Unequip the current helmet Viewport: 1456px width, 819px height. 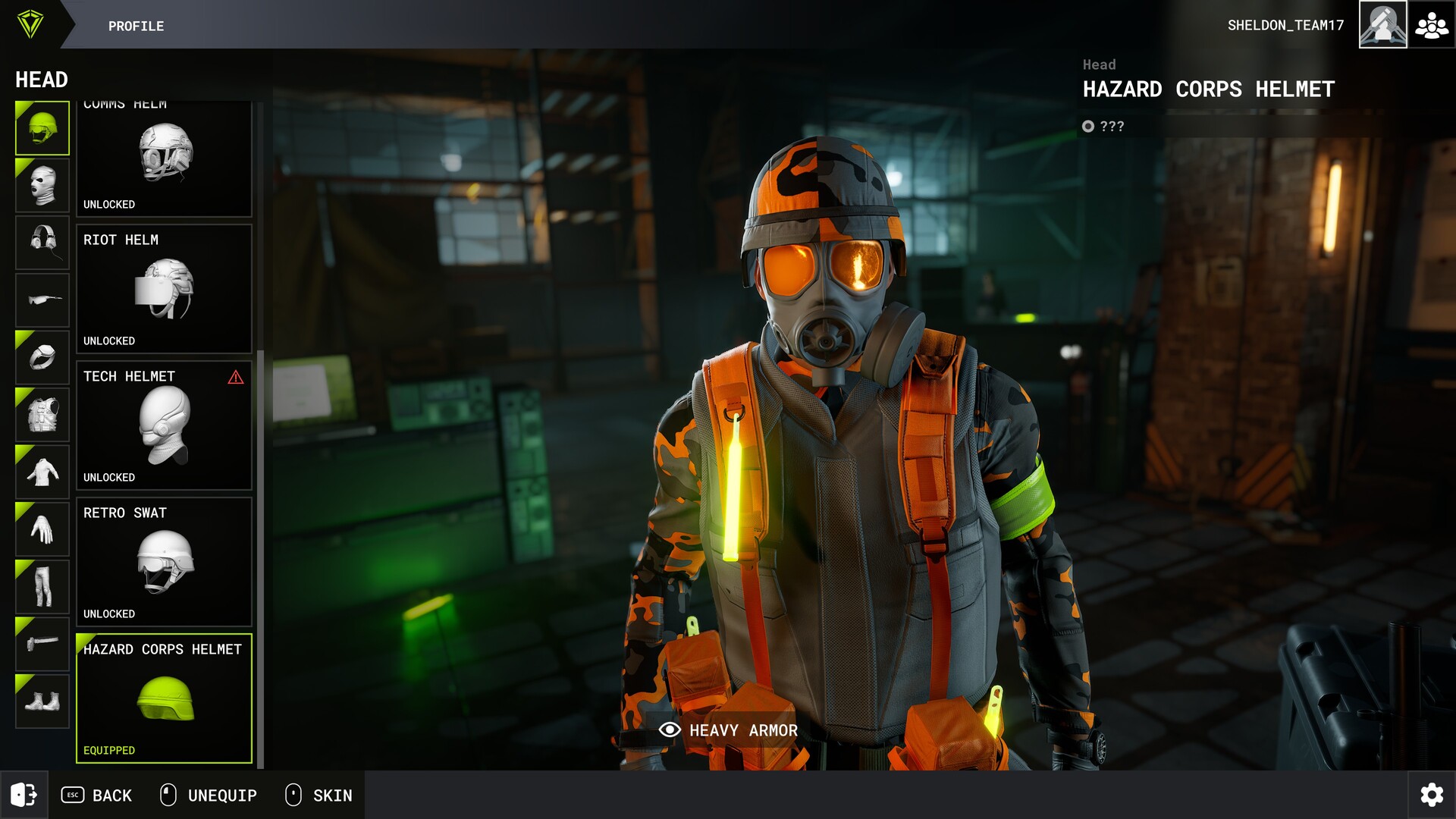click(209, 795)
